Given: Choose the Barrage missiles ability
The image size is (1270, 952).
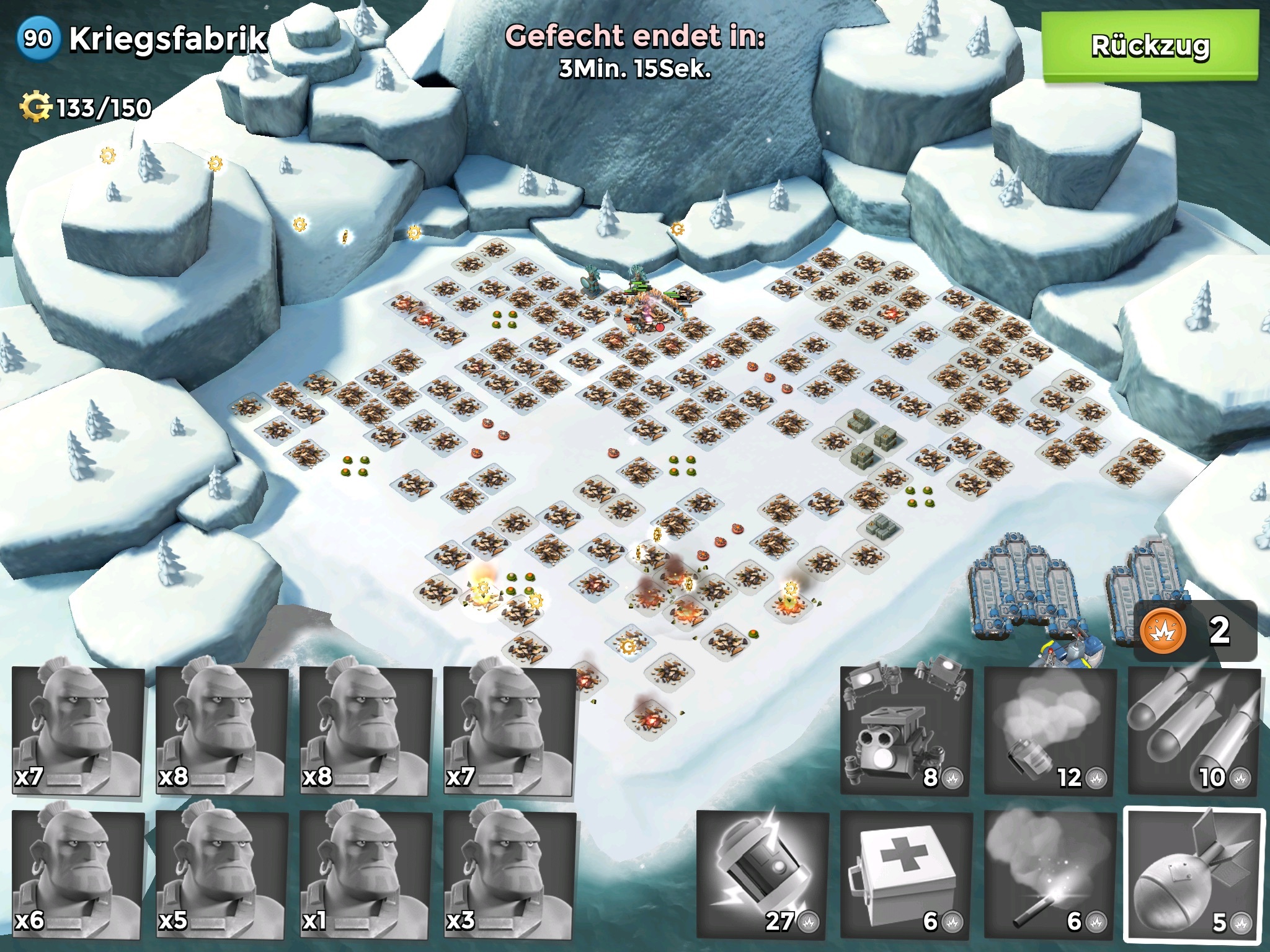Looking at the screenshot, I should (1194, 730).
